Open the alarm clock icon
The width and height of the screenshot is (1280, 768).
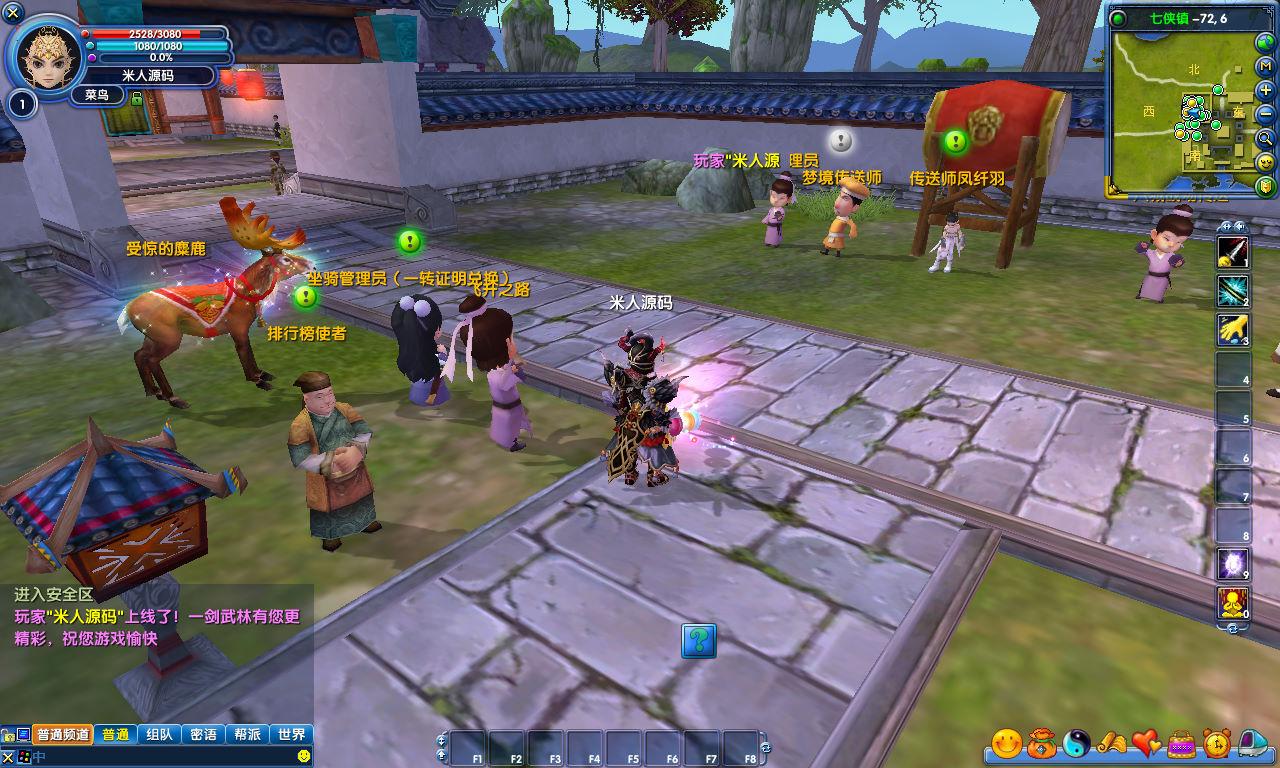pyautogui.click(x=1216, y=743)
